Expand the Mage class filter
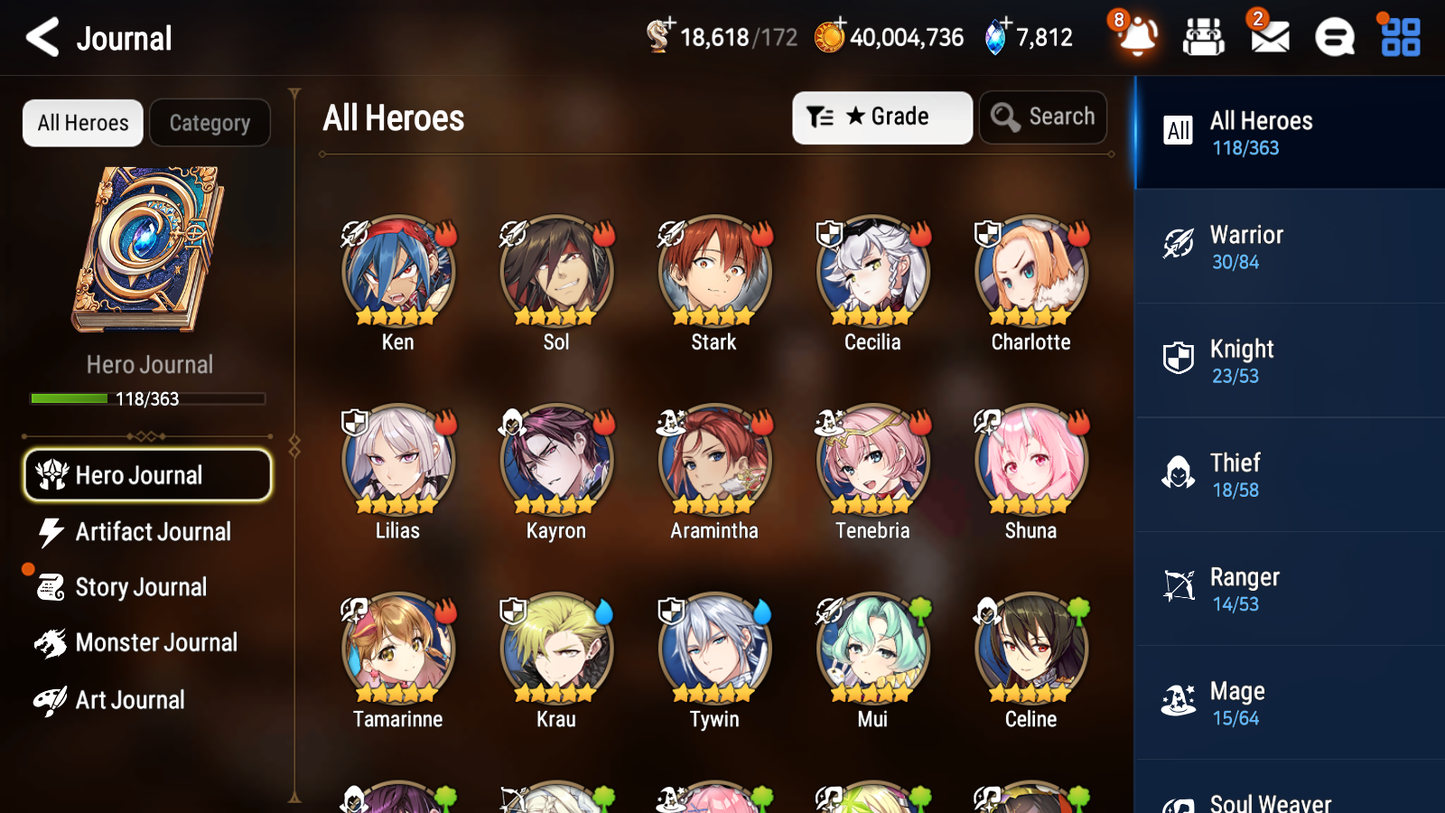 click(1289, 702)
